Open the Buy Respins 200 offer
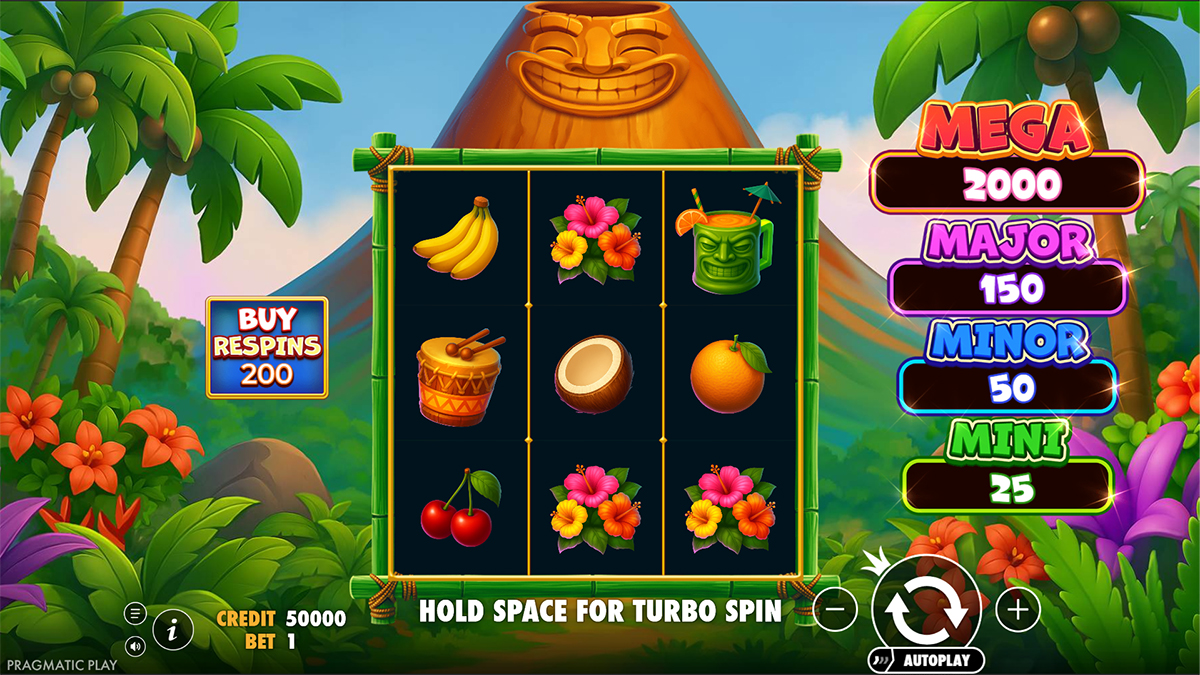This screenshot has height=675, width=1200. tap(267, 347)
